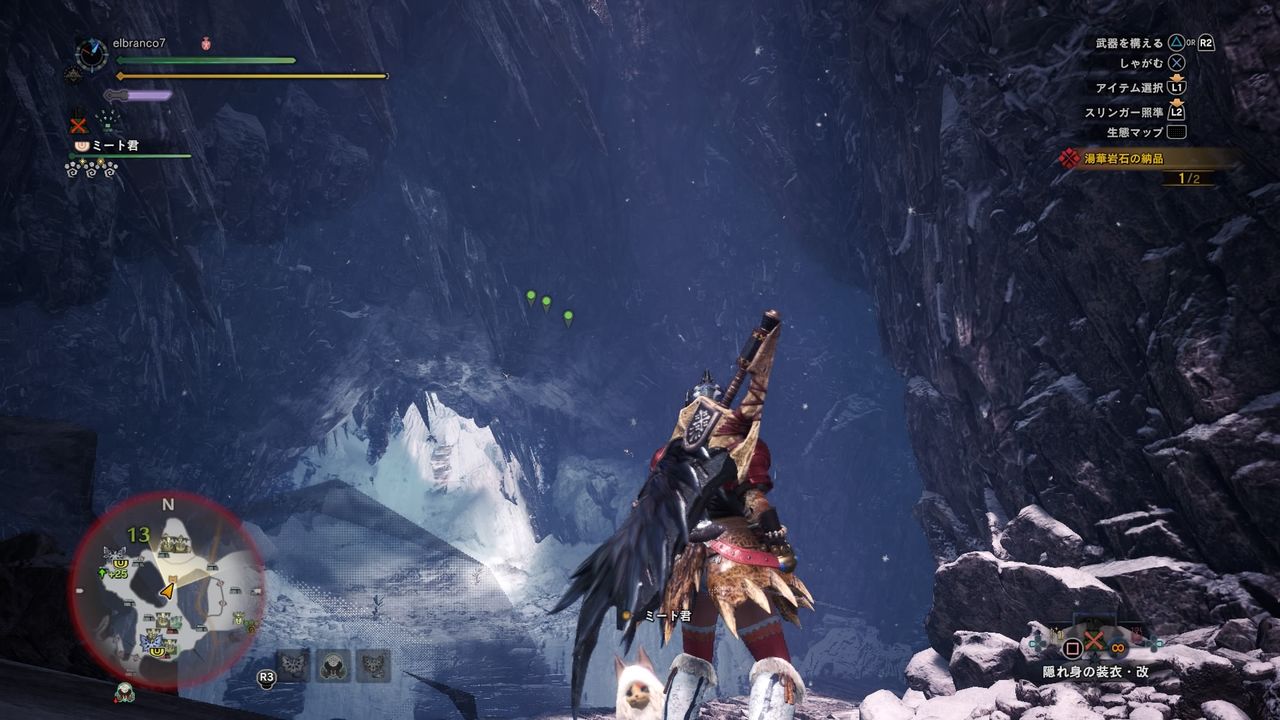Click the 生態マップ map box icon
This screenshot has width=1280, height=720.
pos(1176,132)
